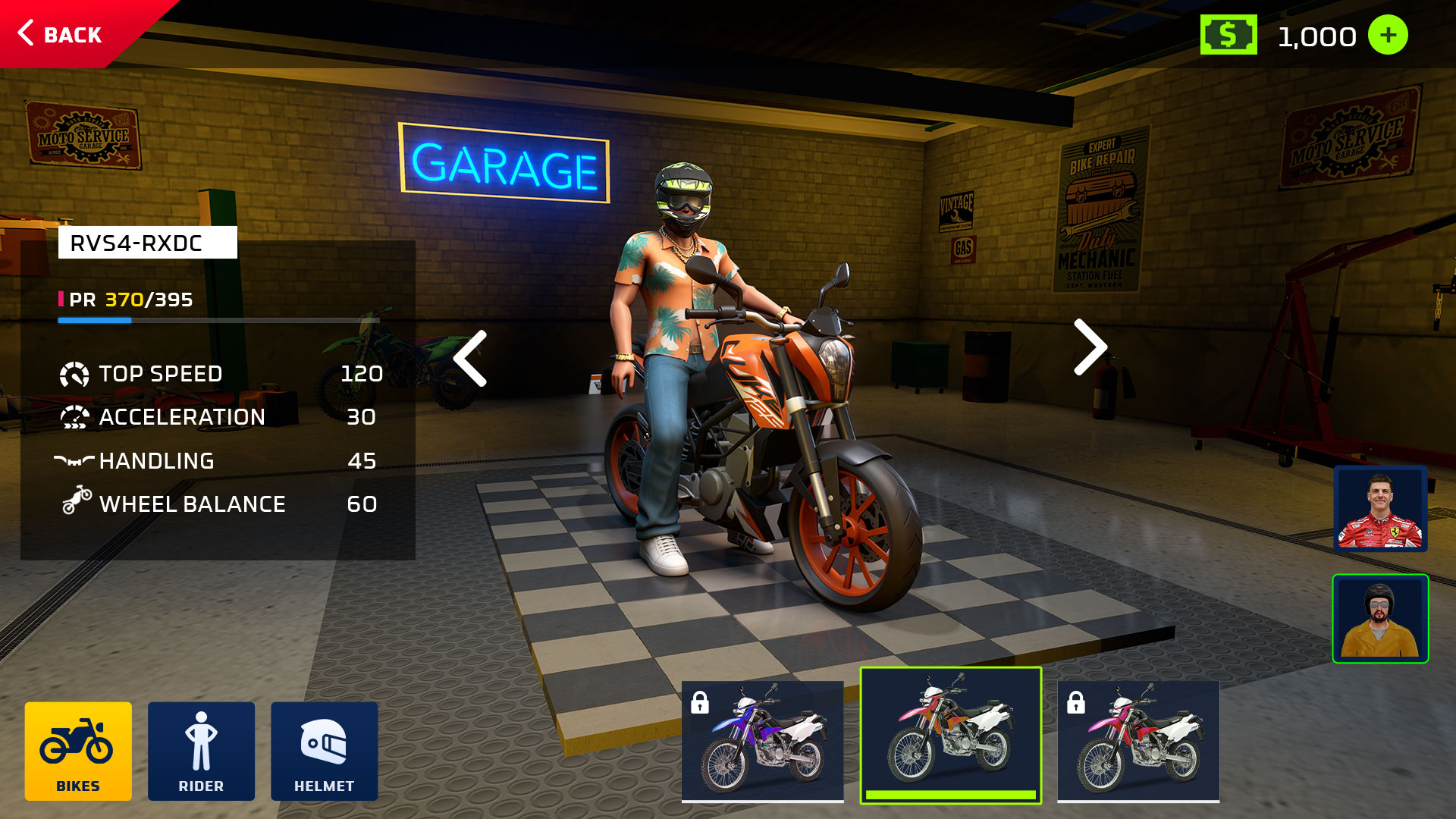Go back using the red BACK button
This screenshot has width=1456, height=819.
click(62, 34)
